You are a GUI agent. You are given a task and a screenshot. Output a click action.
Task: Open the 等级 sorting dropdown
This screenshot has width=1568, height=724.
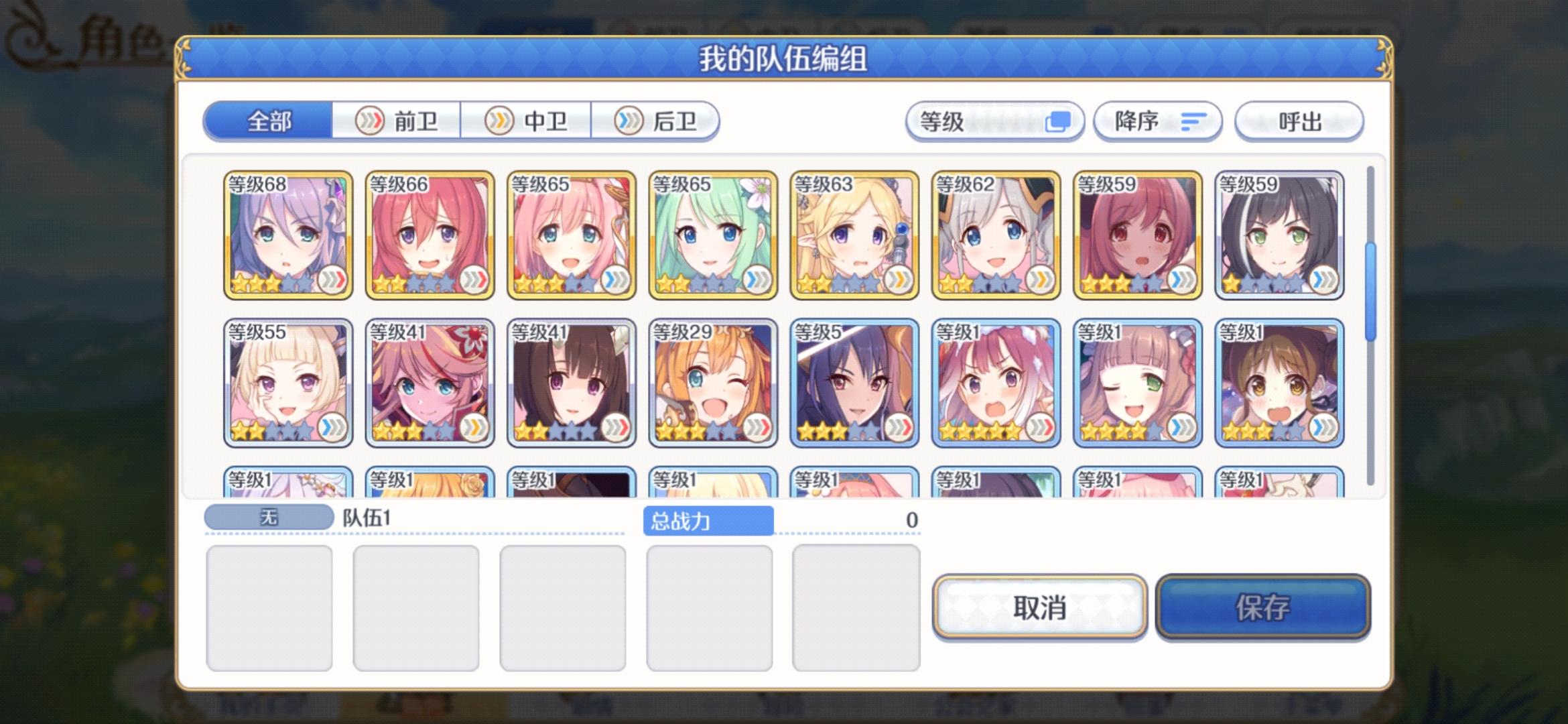(x=994, y=121)
